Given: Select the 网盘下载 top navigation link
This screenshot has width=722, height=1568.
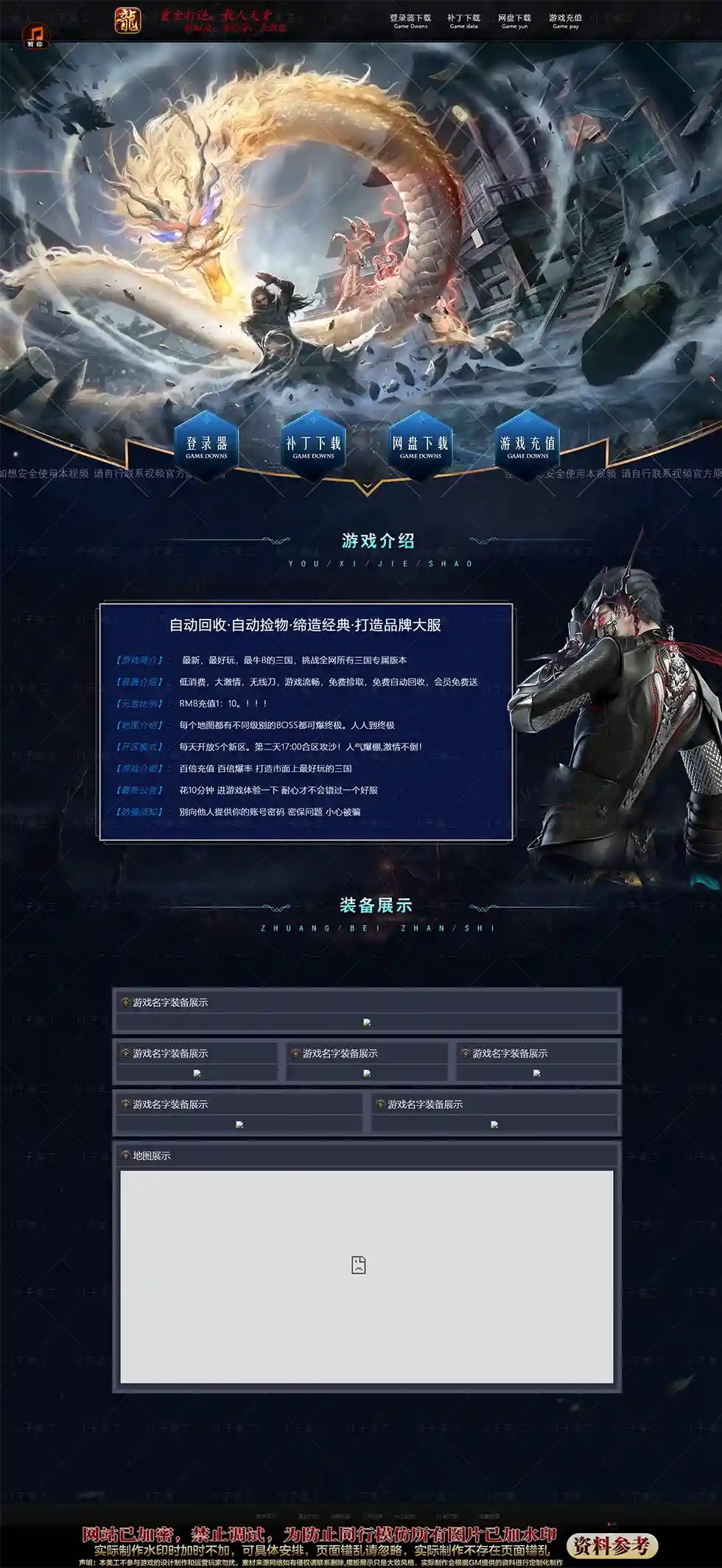Looking at the screenshot, I should click(x=514, y=21).
